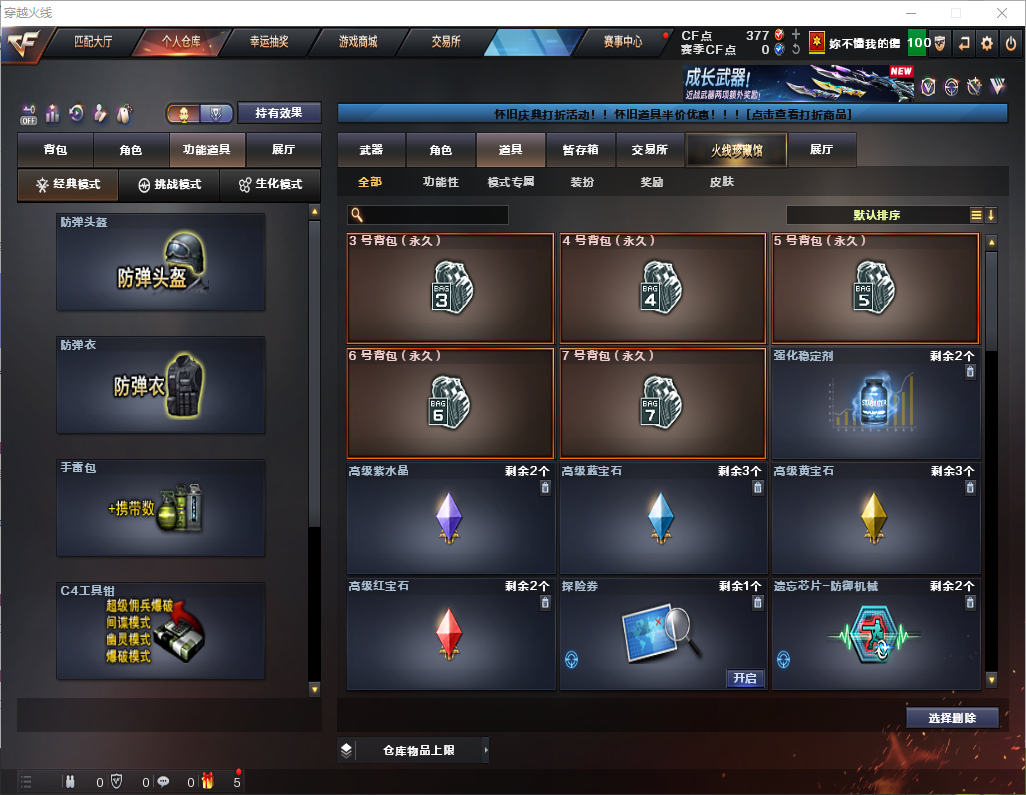Open the 赛事中心 event center
This screenshot has width=1026, height=795.
point(622,42)
